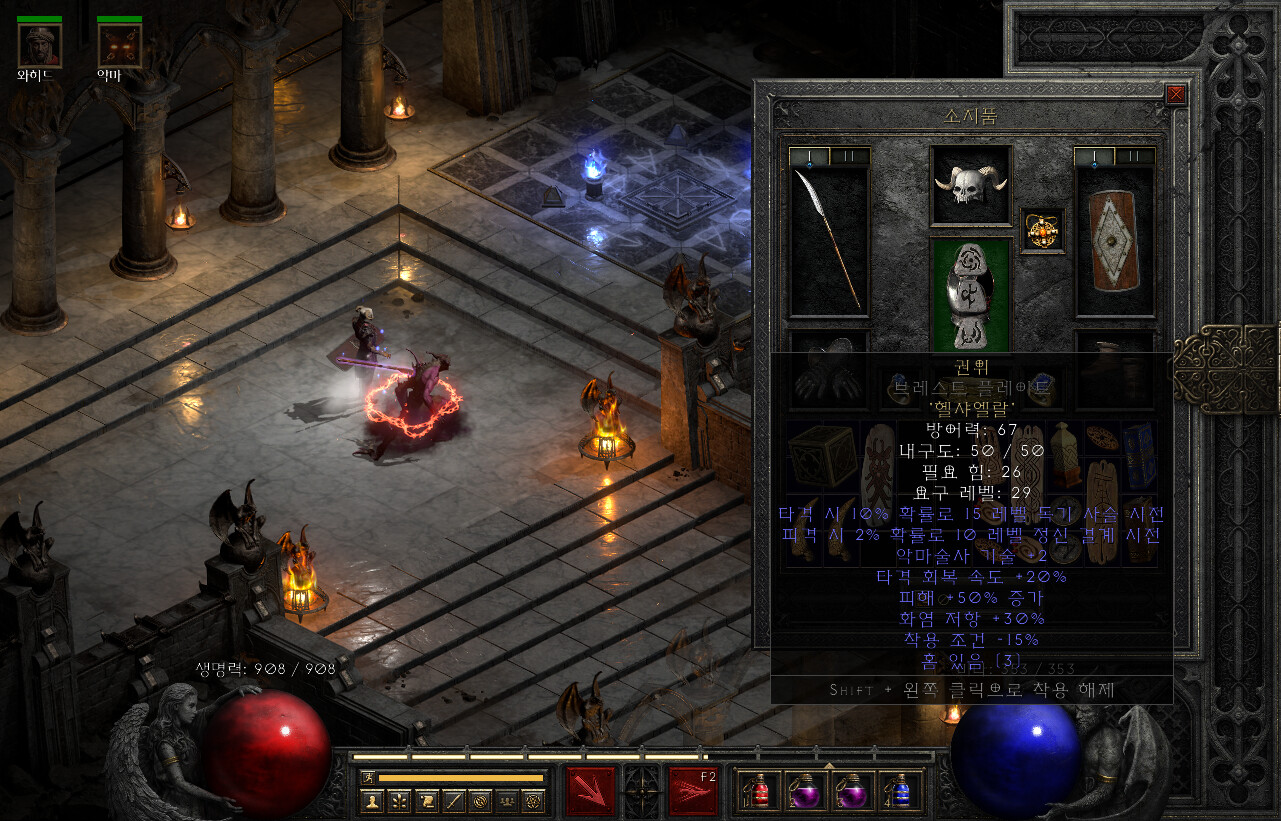Screen dimensions: 1281x821
Task: Toggle the run/walk button beside stamina bar
Action: (369, 777)
